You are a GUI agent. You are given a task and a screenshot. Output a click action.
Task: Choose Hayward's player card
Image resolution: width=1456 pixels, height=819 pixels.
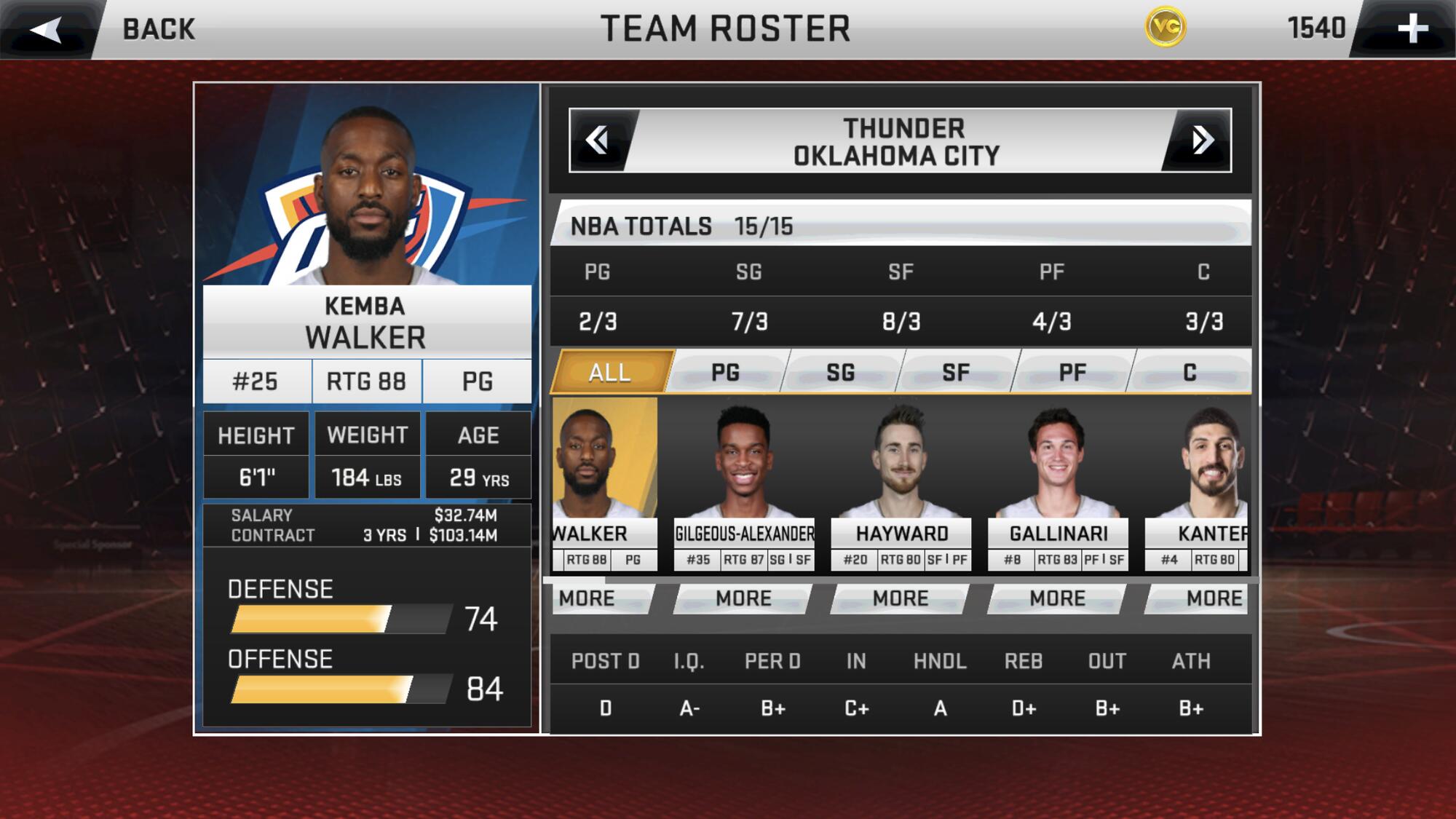click(901, 483)
